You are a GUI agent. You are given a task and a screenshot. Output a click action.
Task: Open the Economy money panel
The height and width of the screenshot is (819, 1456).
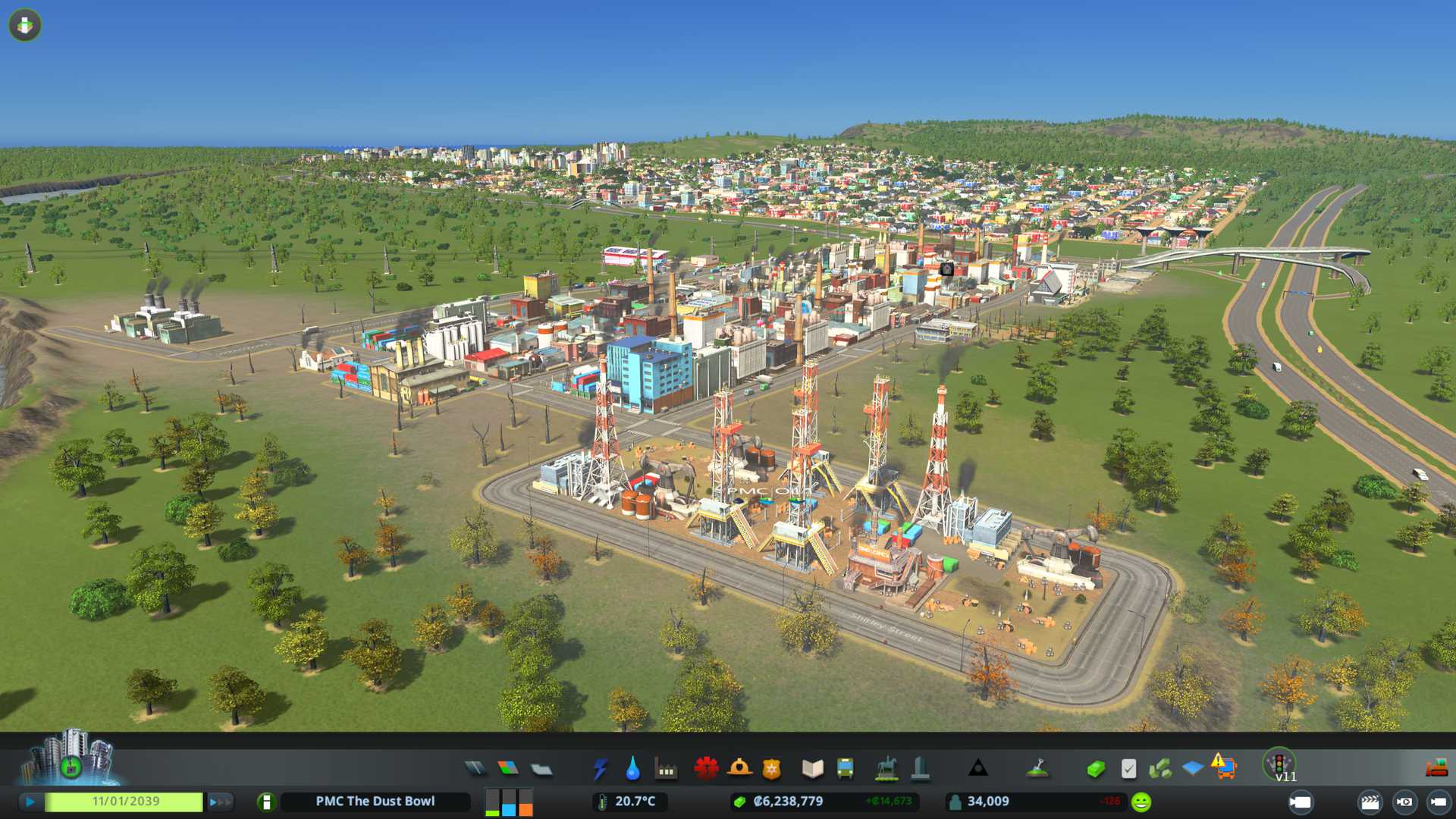1095,769
